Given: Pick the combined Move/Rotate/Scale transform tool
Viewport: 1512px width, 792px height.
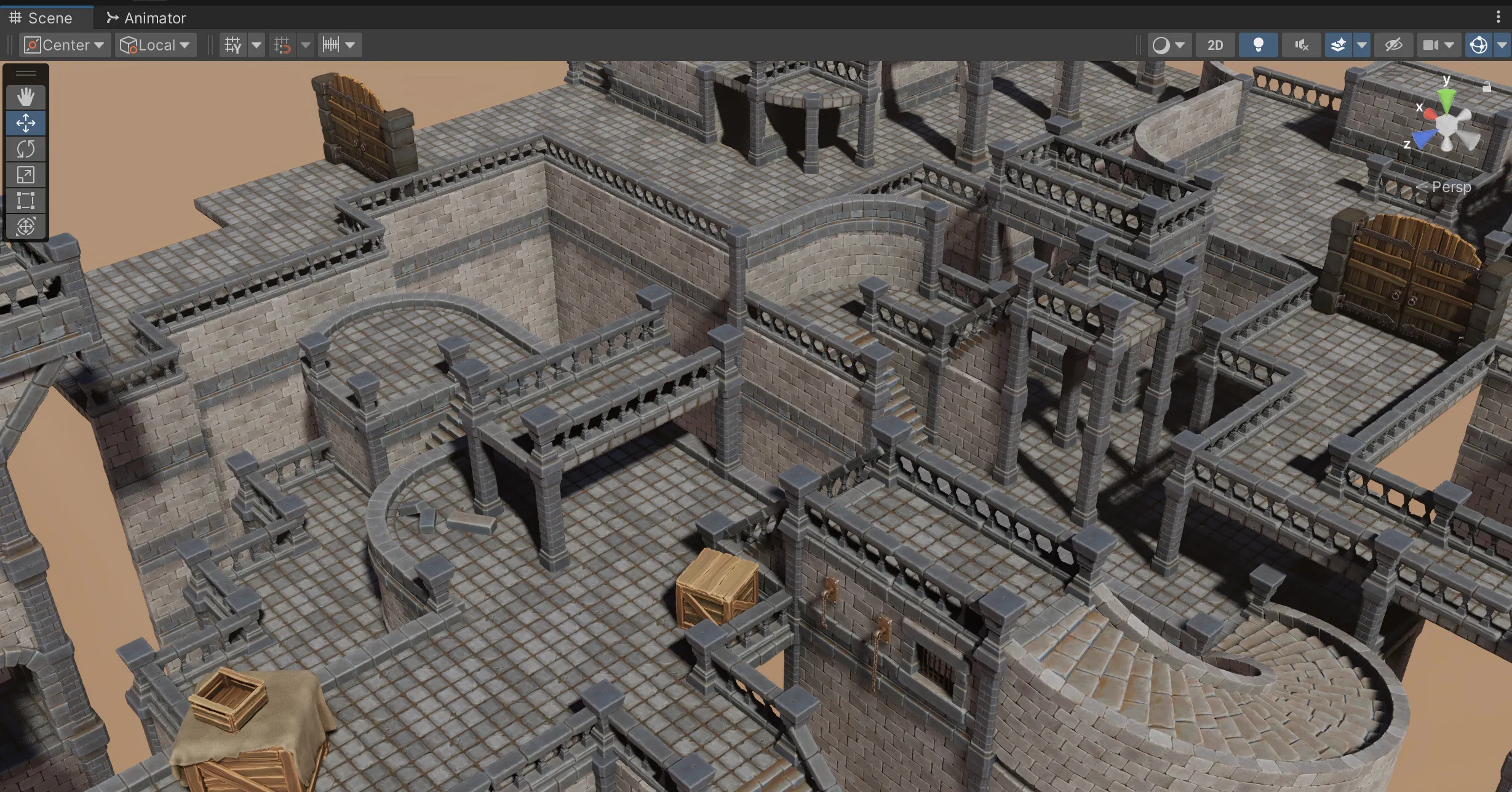Looking at the screenshot, I should point(26,226).
